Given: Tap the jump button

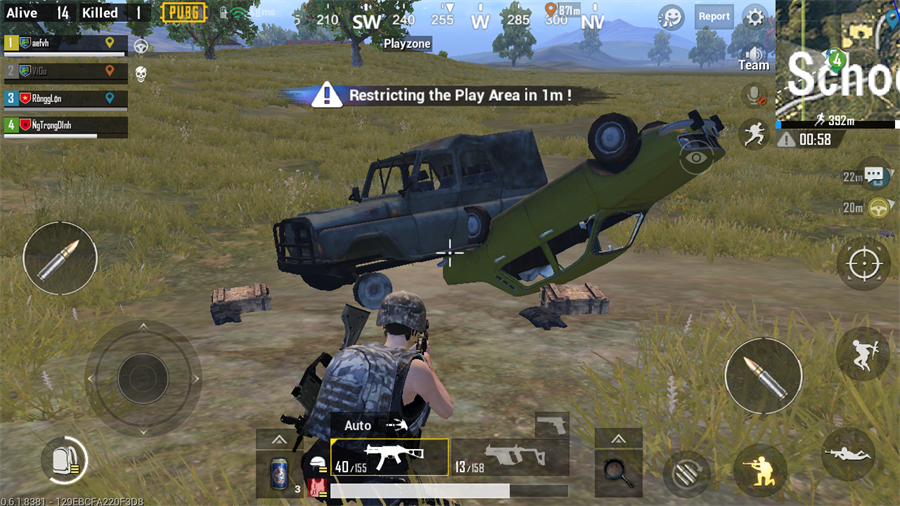Looking at the screenshot, I should coord(862,353).
